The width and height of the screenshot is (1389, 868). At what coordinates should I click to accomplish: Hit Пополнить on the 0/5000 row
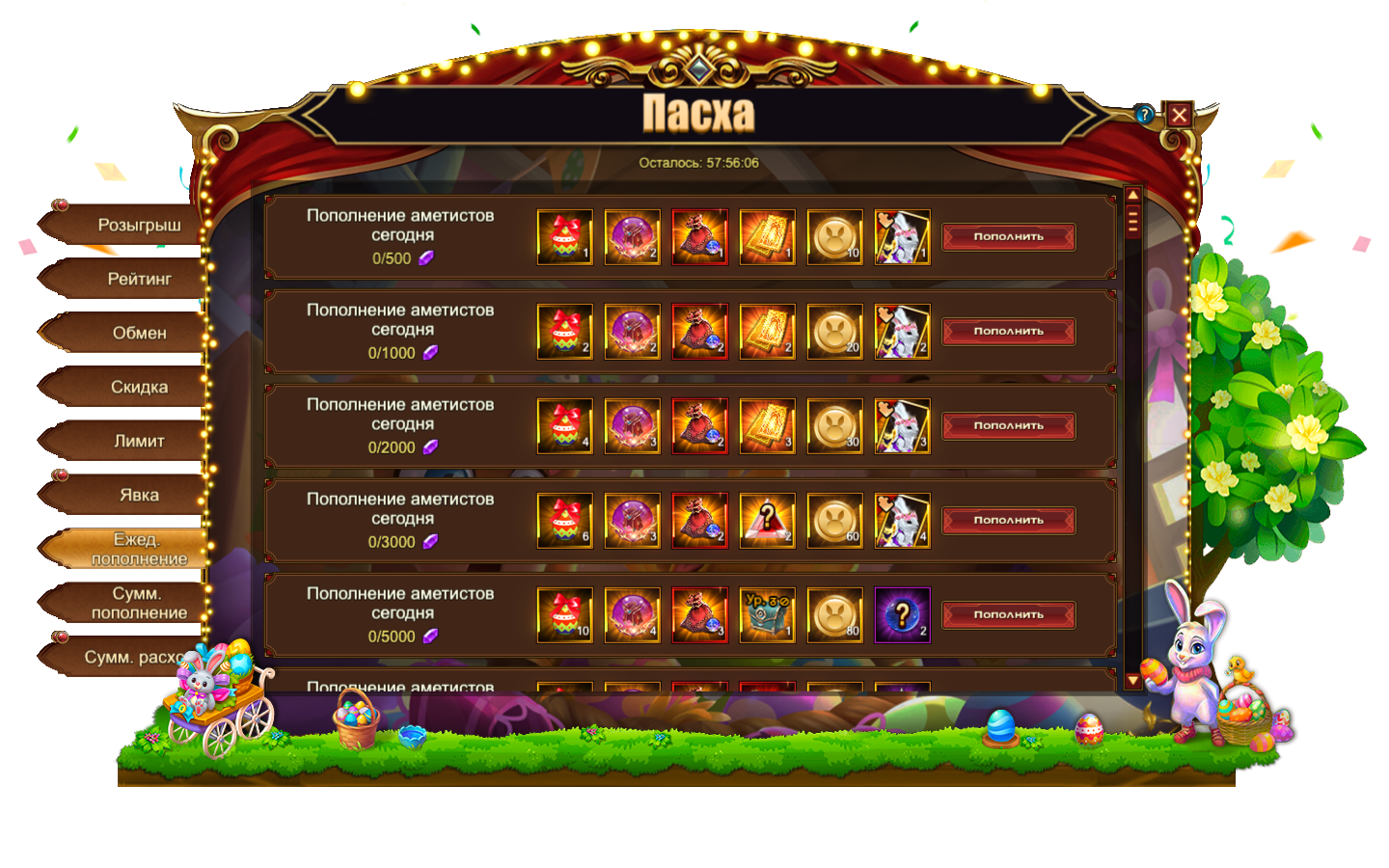1008,615
